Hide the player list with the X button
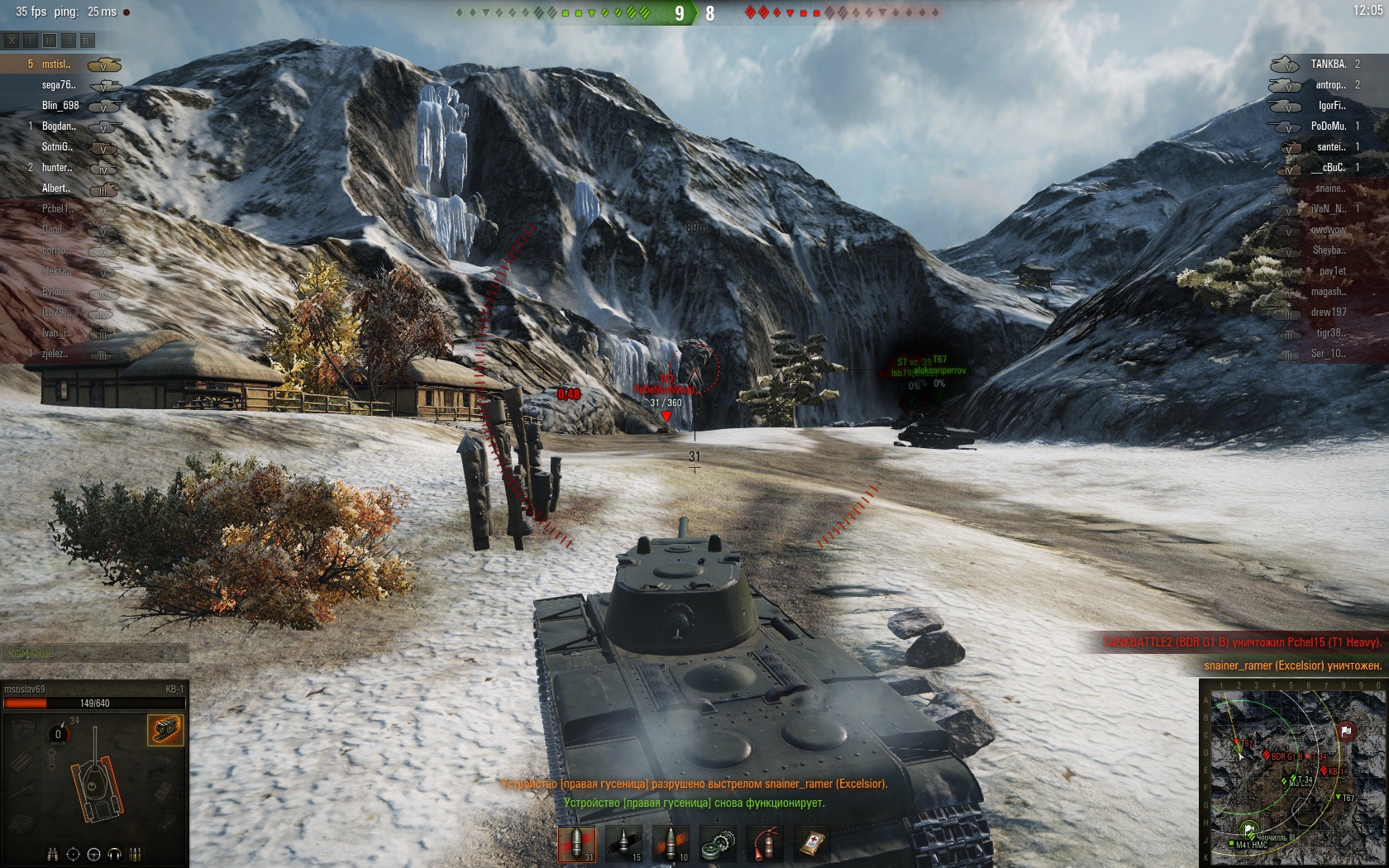 click(12, 40)
